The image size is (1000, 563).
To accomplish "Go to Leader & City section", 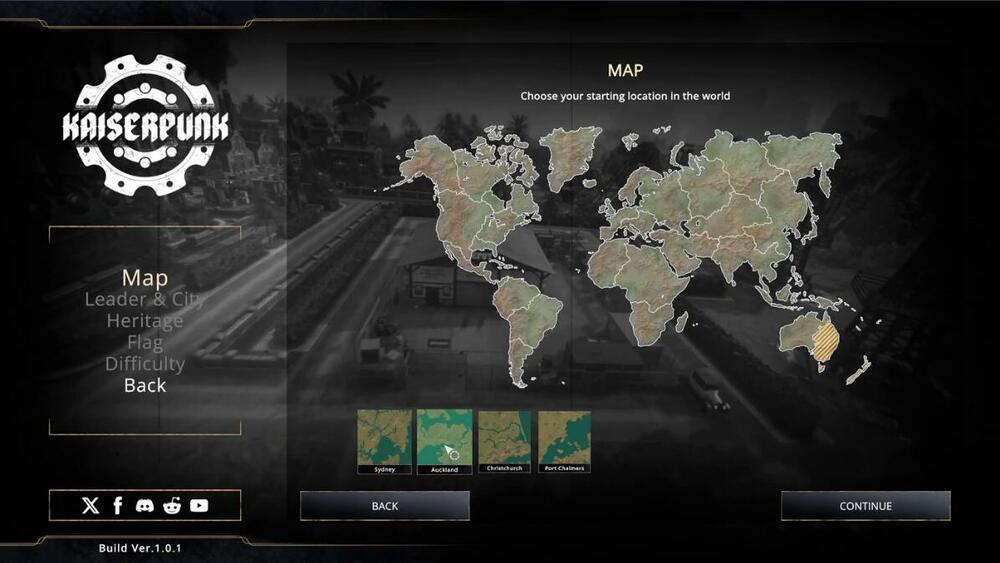I will click(144, 299).
